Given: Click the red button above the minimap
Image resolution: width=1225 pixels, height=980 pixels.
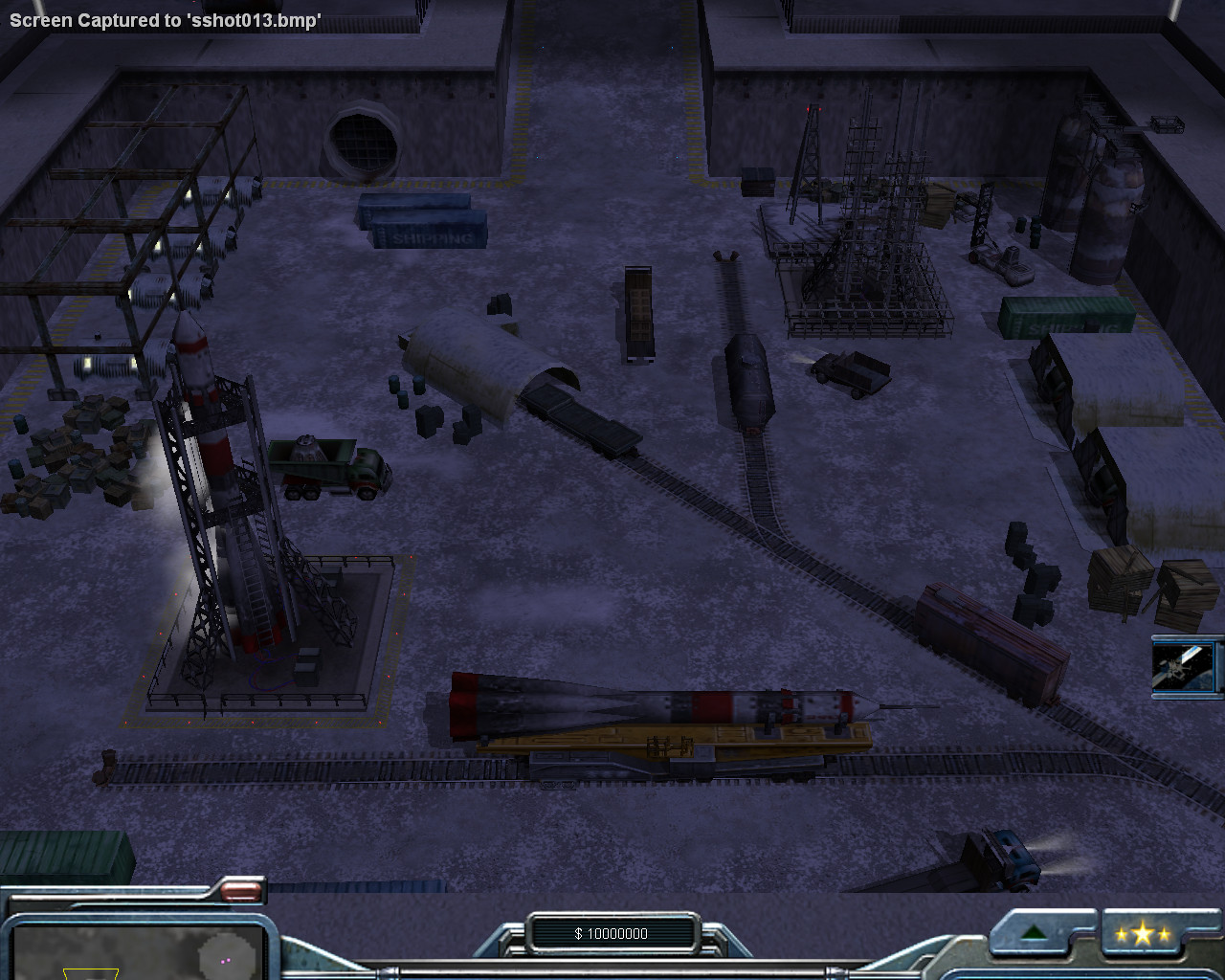Looking at the screenshot, I should [240, 892].
